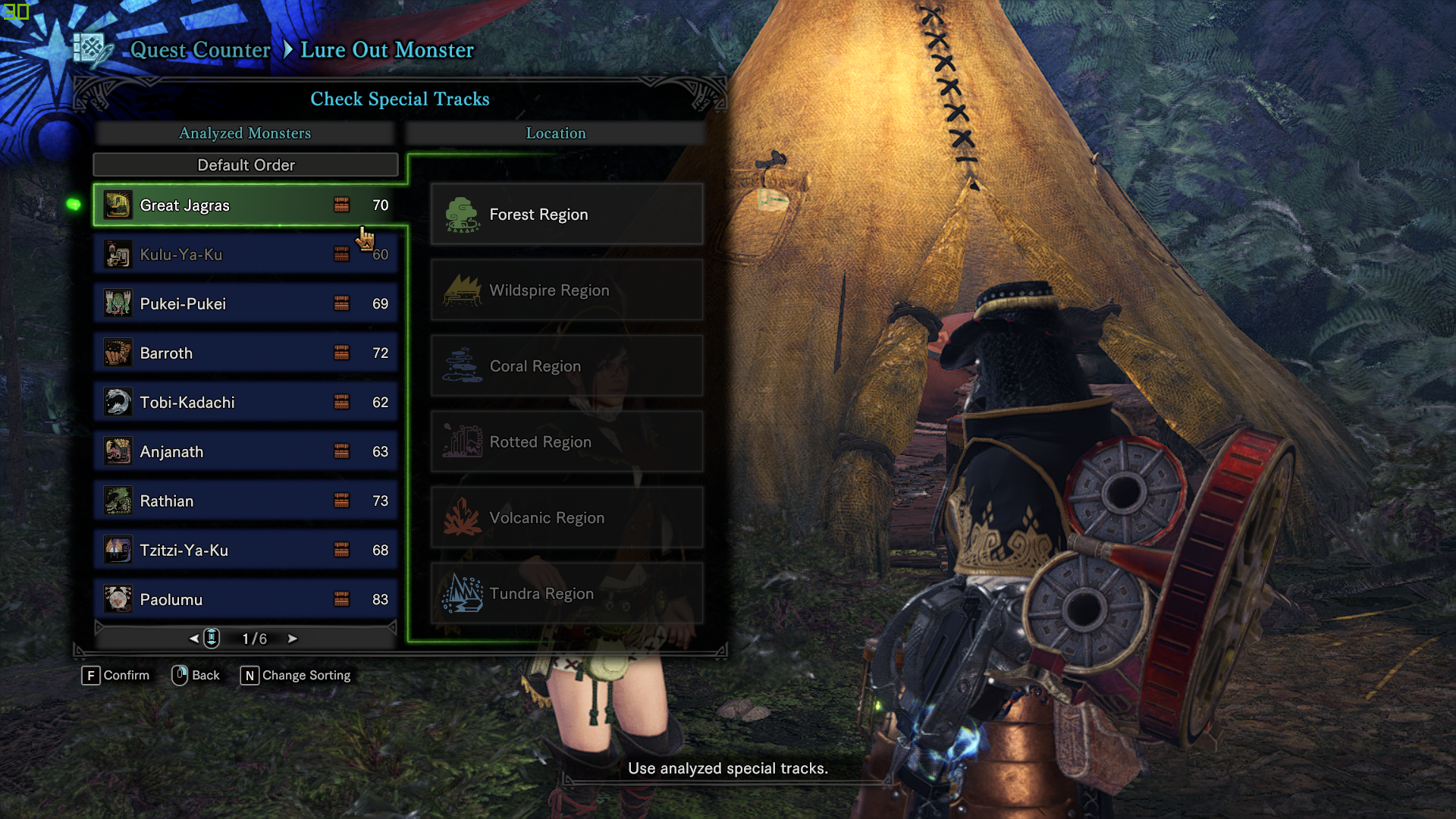The width and height of the screenshot is (1456, 819).
Task: Pick Tzitzi-Ya-Ku from analyzed monsters
Action: (x=246, y=551)
